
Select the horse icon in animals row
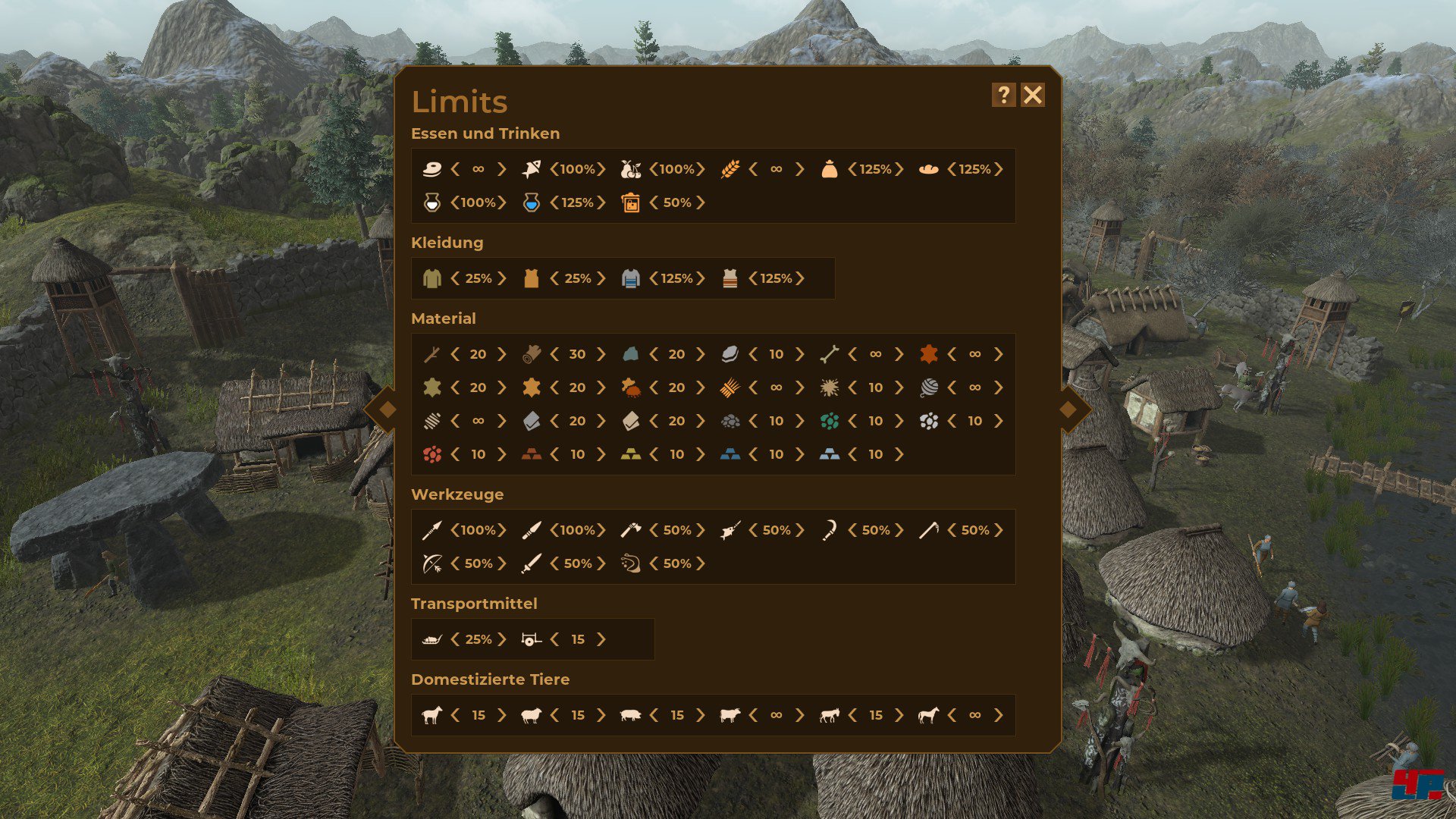pyautogui.click(x=930, y=714)
